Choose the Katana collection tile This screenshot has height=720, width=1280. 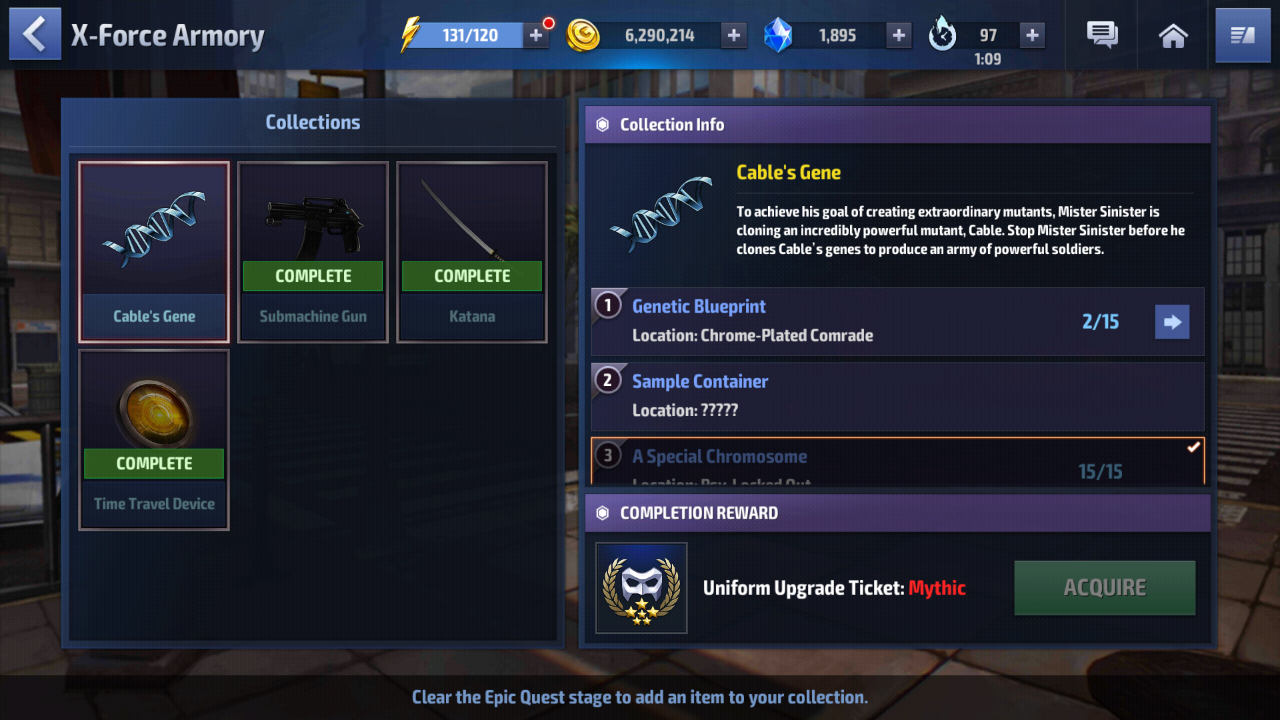472,252
